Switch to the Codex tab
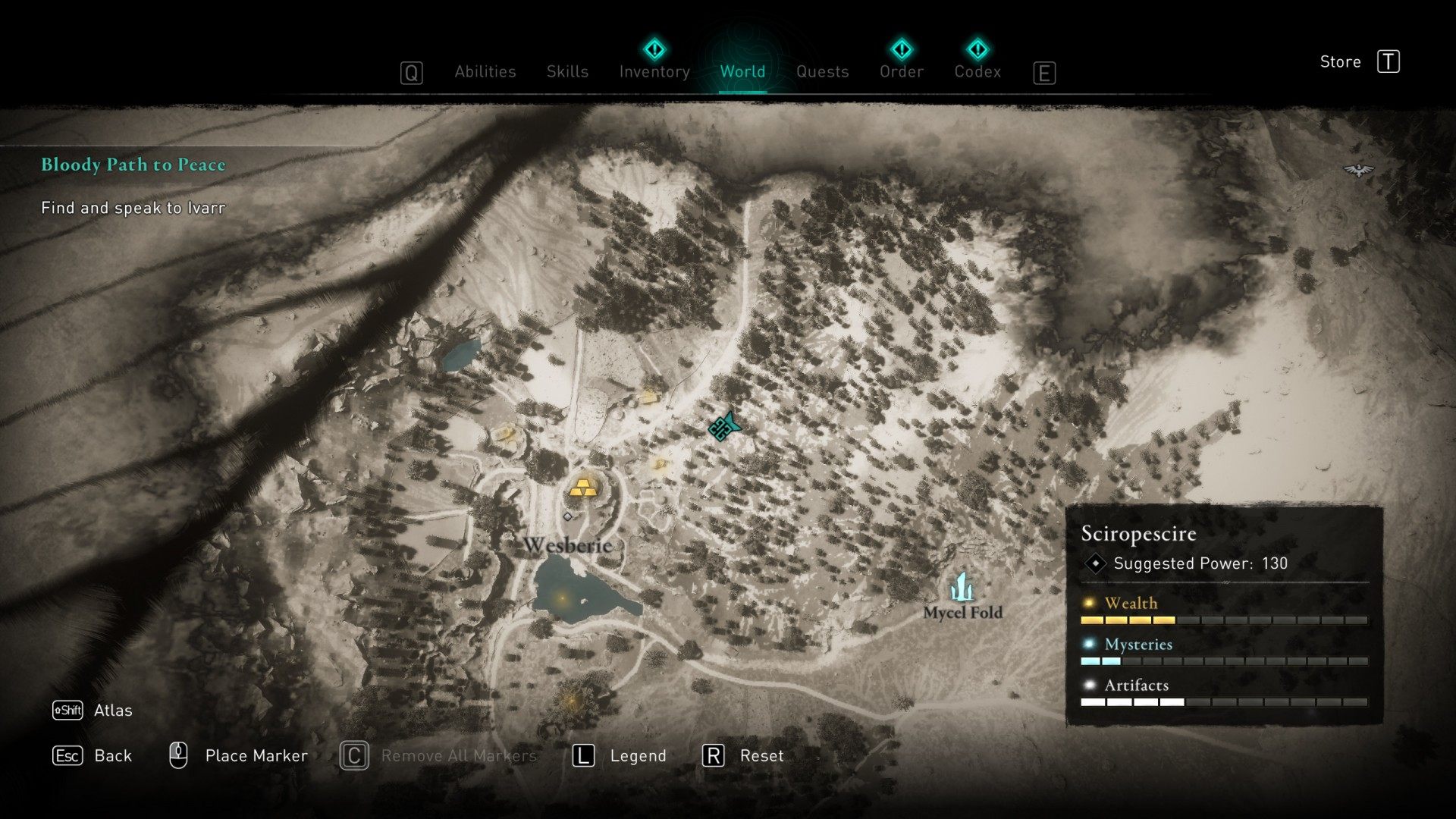The image size is (1456, 819). [x=977, y=71]
